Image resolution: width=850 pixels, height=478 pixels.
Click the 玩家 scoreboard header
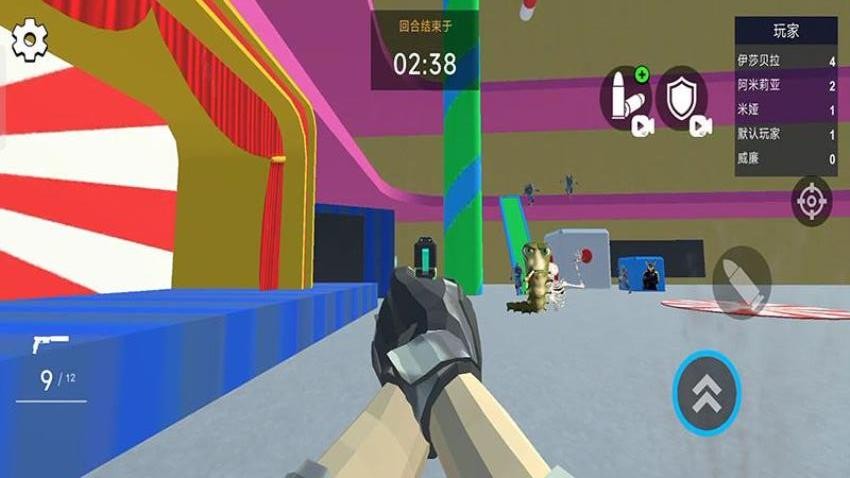point(786,30)
